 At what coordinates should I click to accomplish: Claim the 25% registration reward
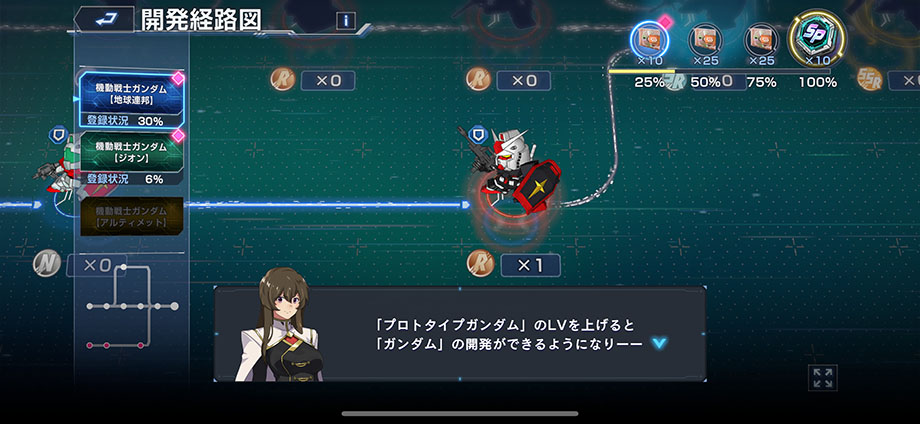coord(650,41)
